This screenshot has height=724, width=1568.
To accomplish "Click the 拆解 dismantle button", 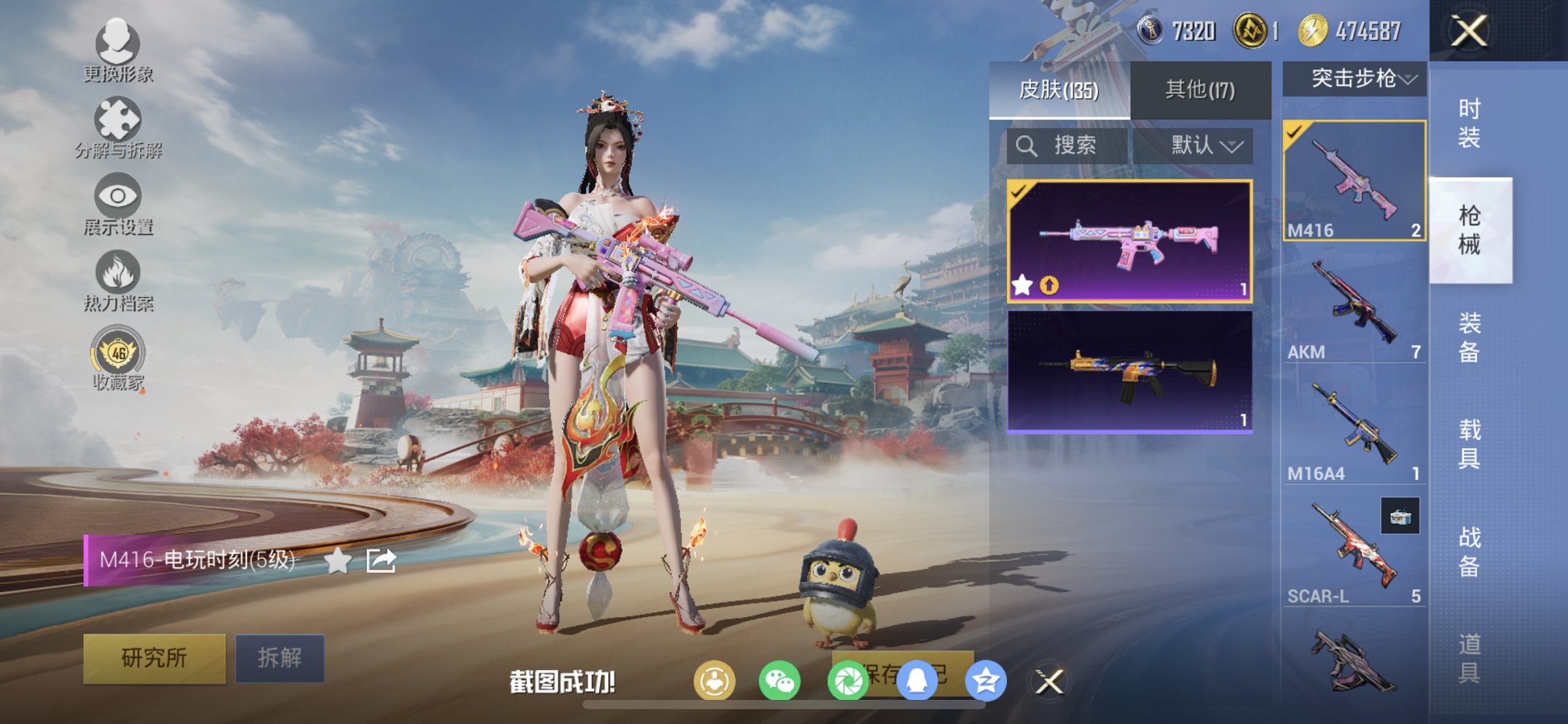I will click(280, 656).
